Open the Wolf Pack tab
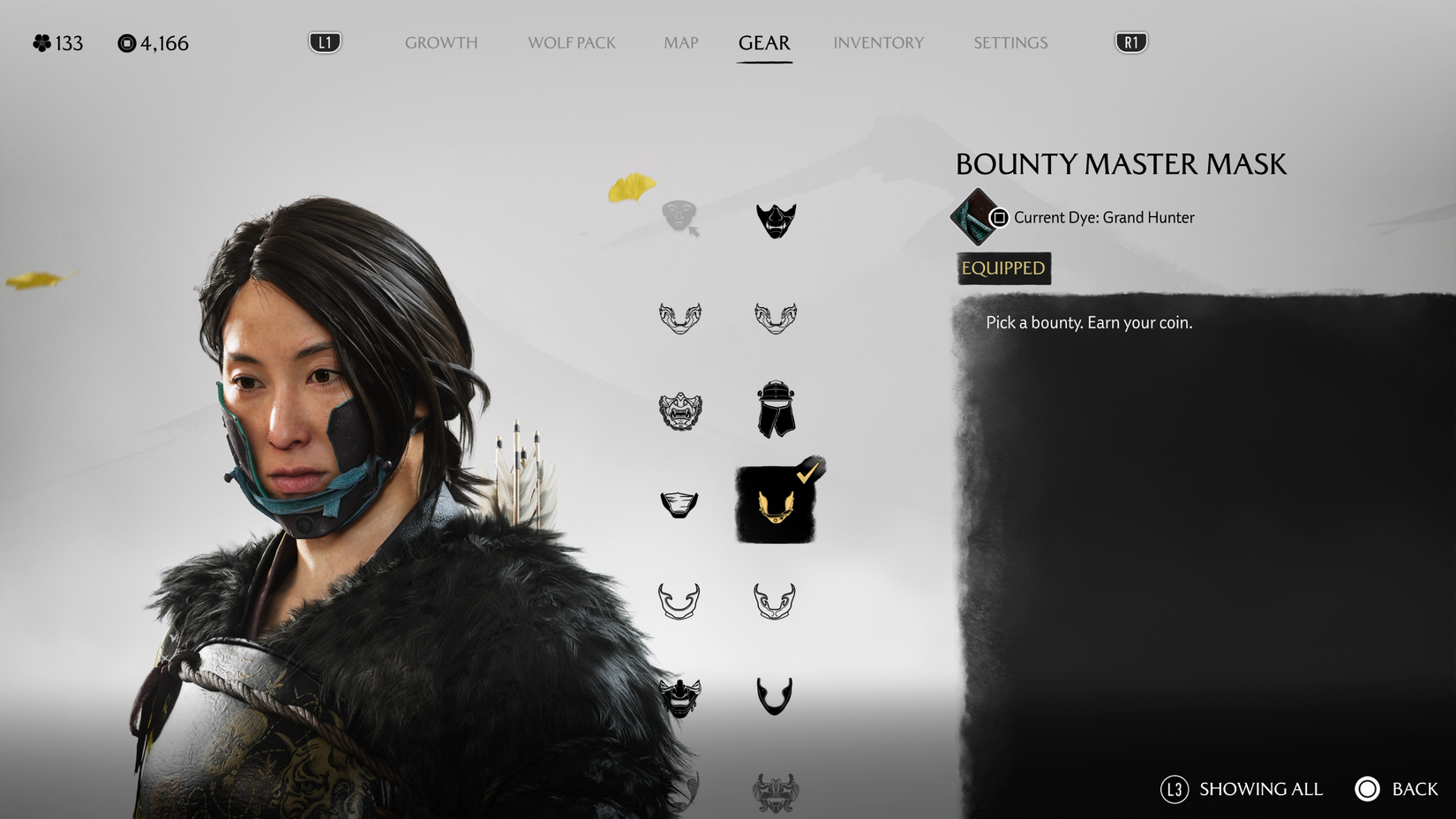This screenshot has width=1456, height=819. (x=571, y=42)
